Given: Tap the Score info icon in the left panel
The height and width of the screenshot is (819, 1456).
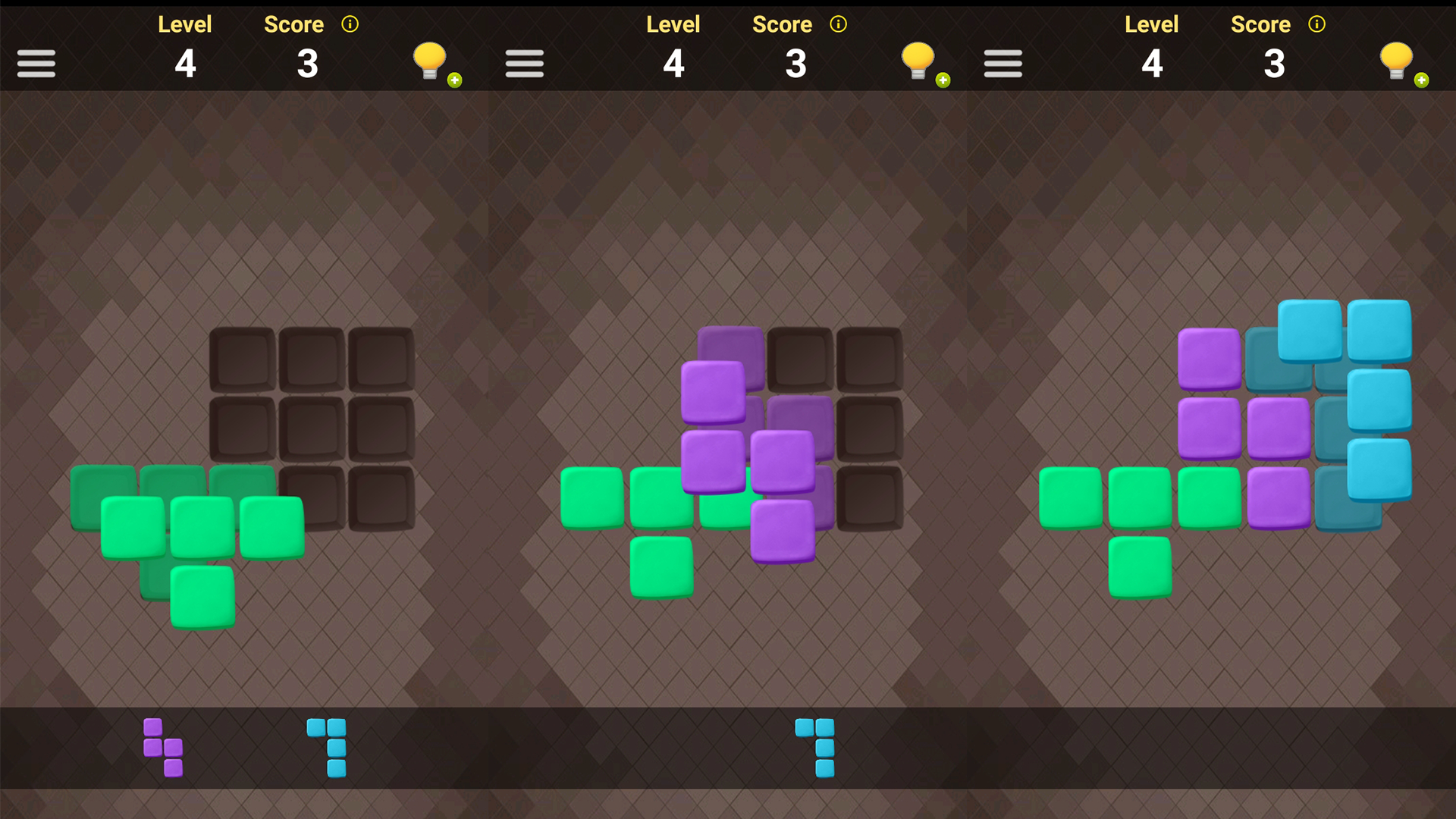Looking at the screenshot, I should point(350,24).
